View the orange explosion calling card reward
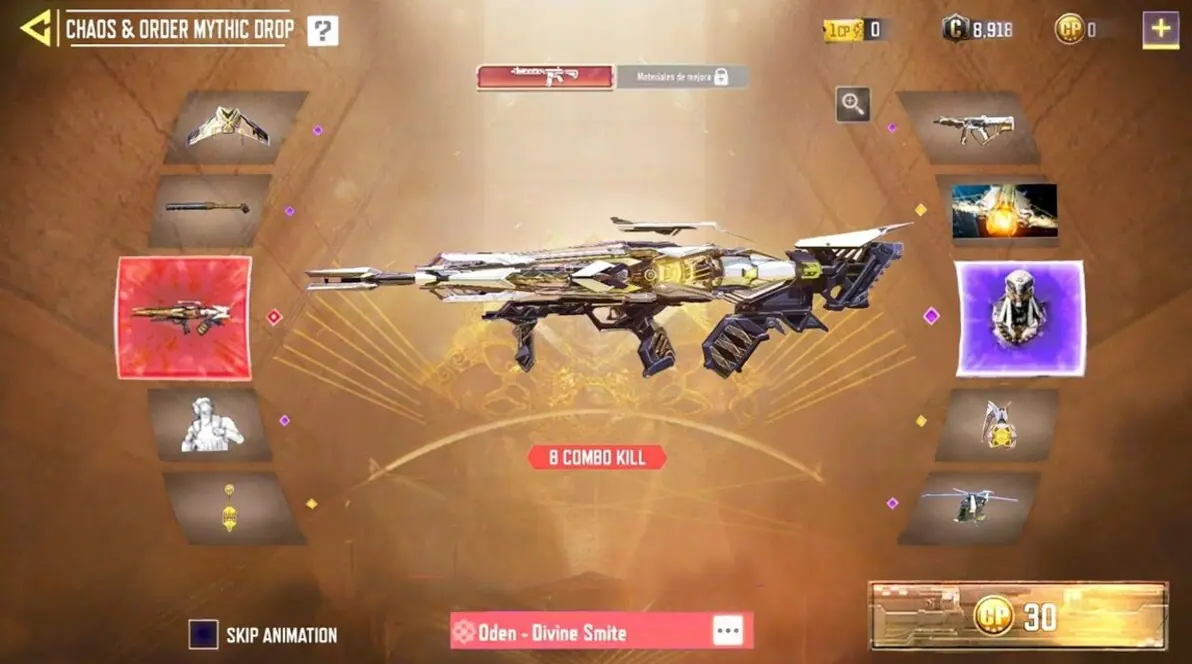Viewport: 1192px width, 664px height. pyautogui.click(x=1003, y=211)
